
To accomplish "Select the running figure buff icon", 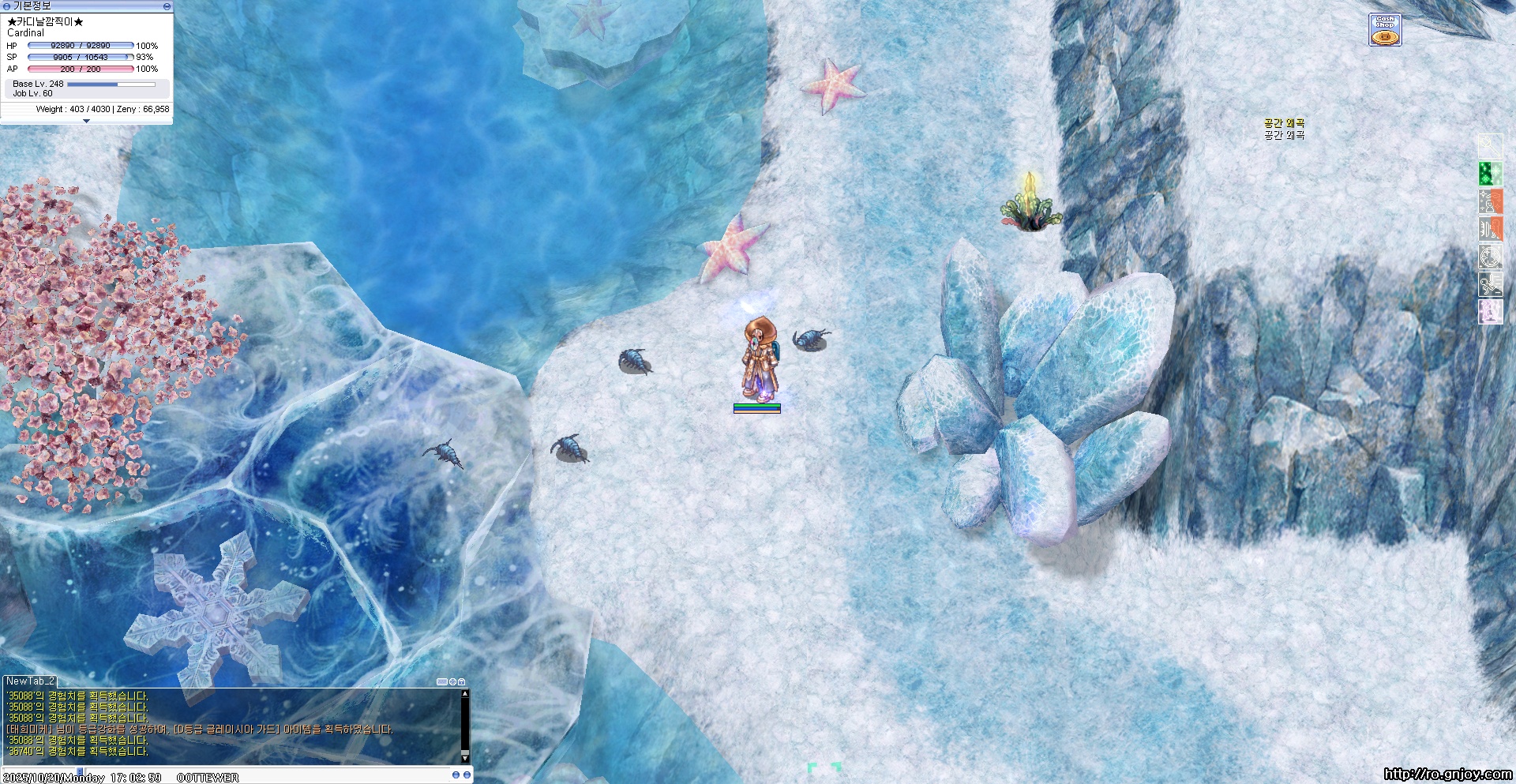I will click(1490, 284).
